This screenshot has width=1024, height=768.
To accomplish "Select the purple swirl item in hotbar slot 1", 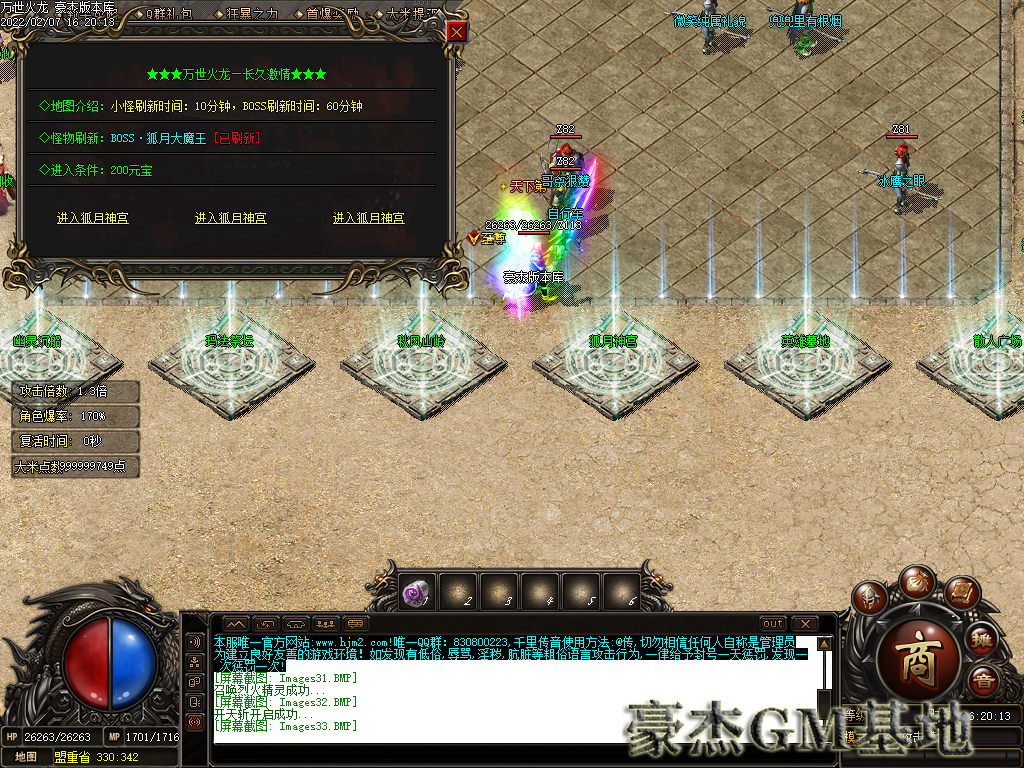I will pos(415,593).
